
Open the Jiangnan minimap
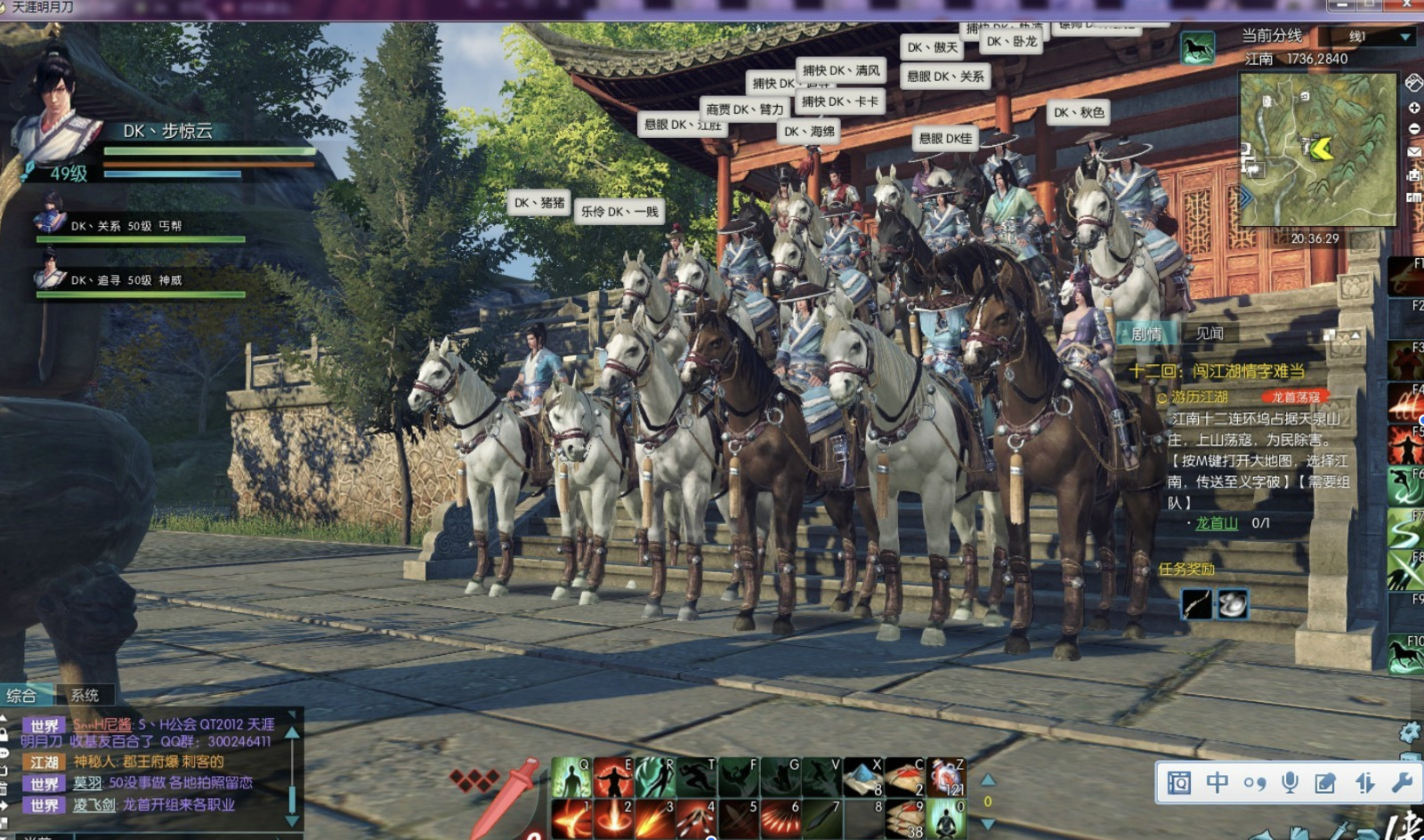pos(1317,148)
